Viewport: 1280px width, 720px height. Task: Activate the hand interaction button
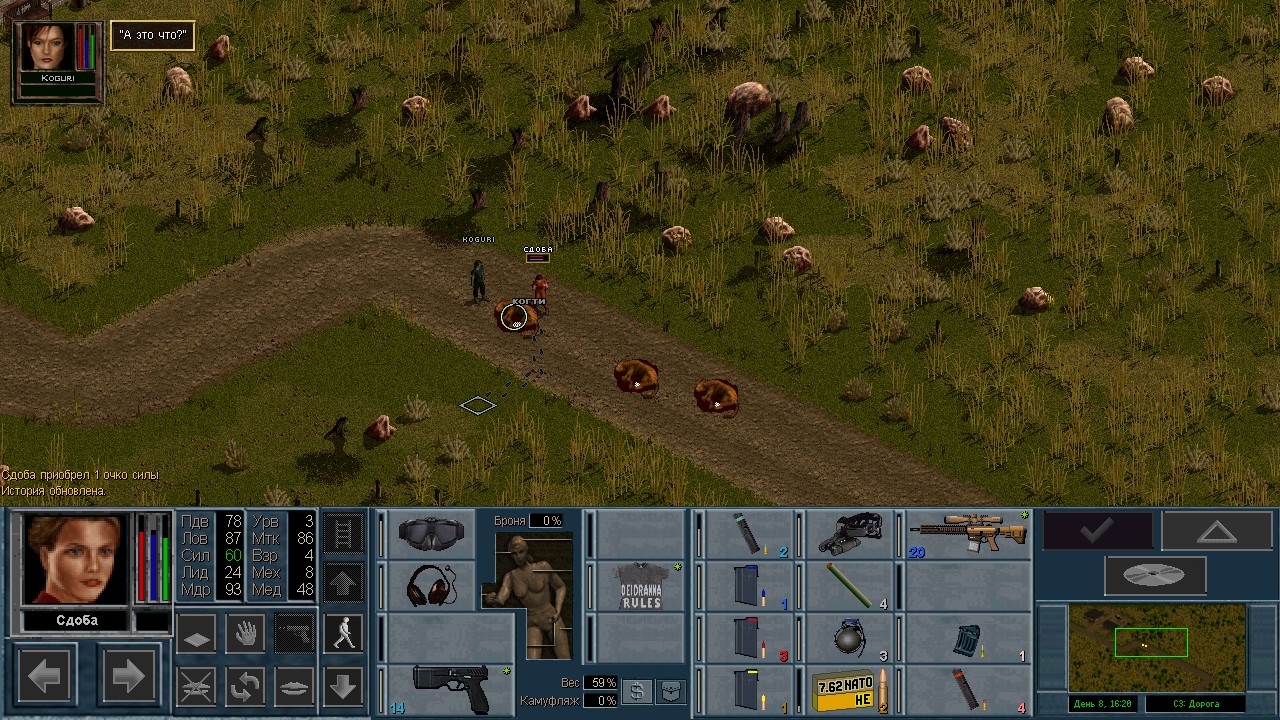(245, 633)
